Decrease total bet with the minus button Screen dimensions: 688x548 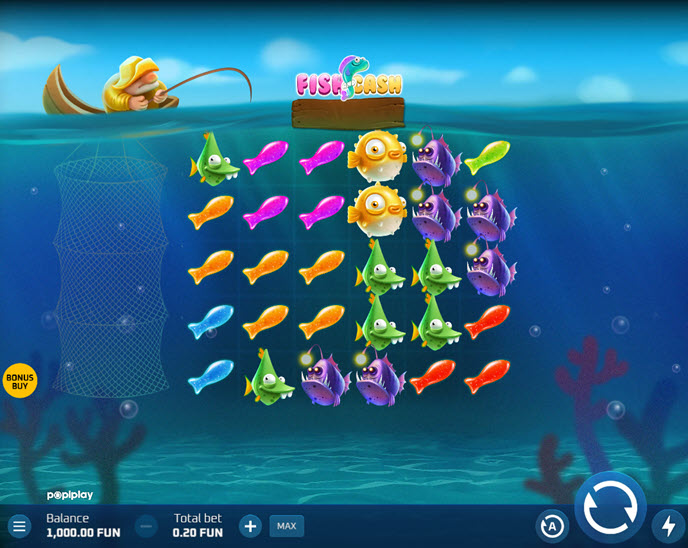(146, 525)
